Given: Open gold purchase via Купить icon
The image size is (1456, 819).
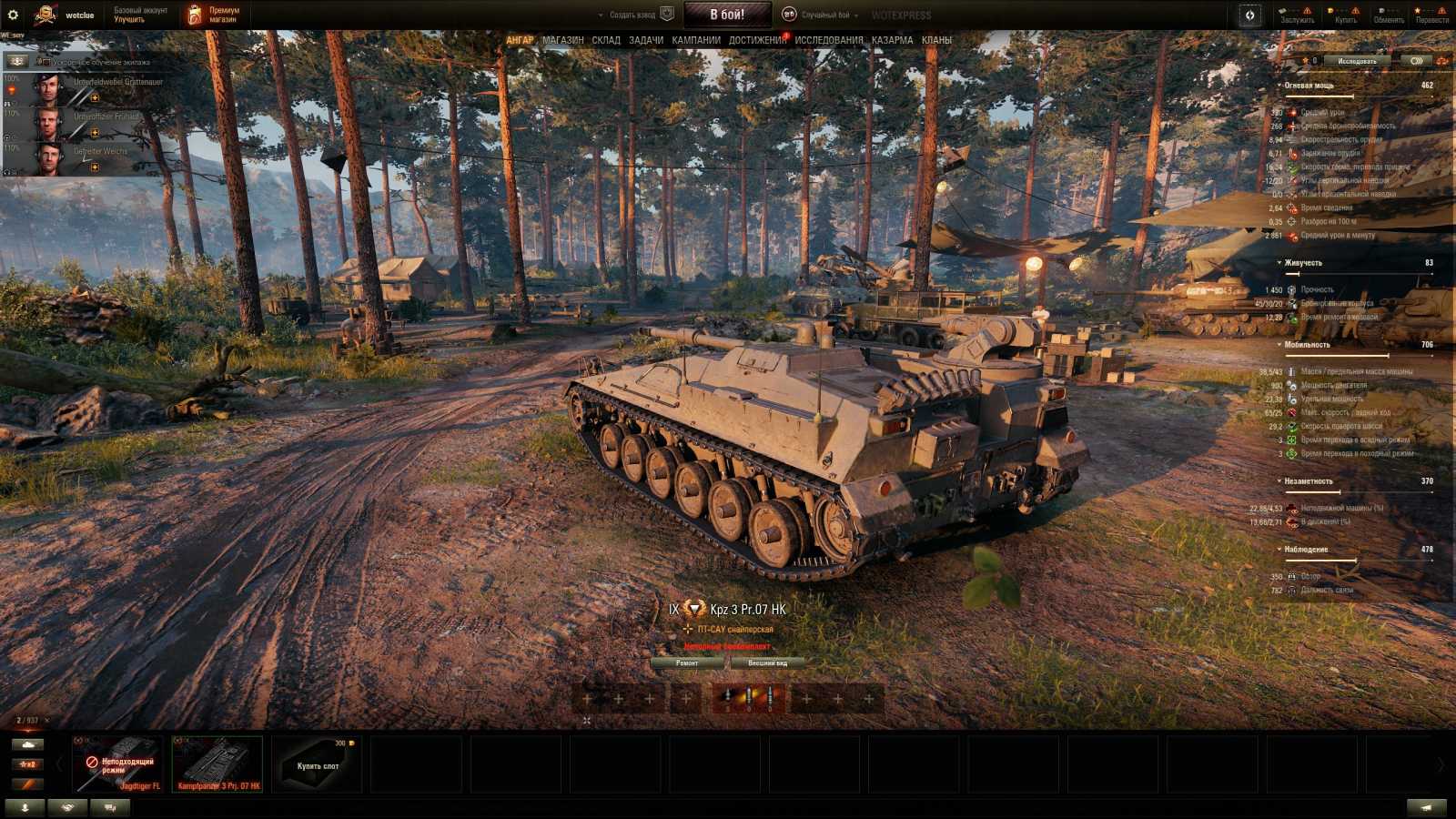Looking at the screenshot, I should pyautogui.click(x=1331, y=10).
